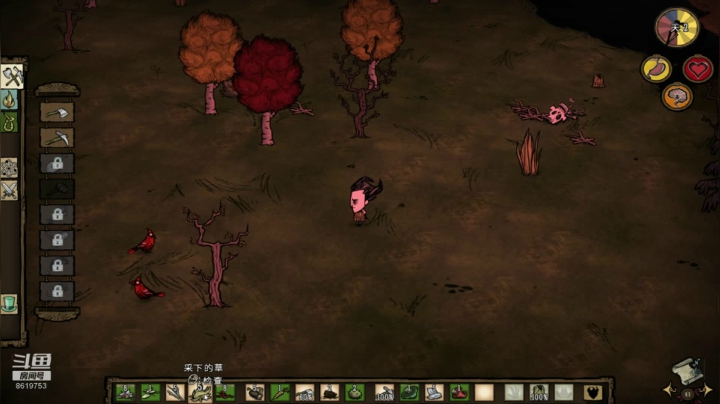720x404 pixels.
Task: Craft the axe from the recipe list
Action: (x=57, y=112)
